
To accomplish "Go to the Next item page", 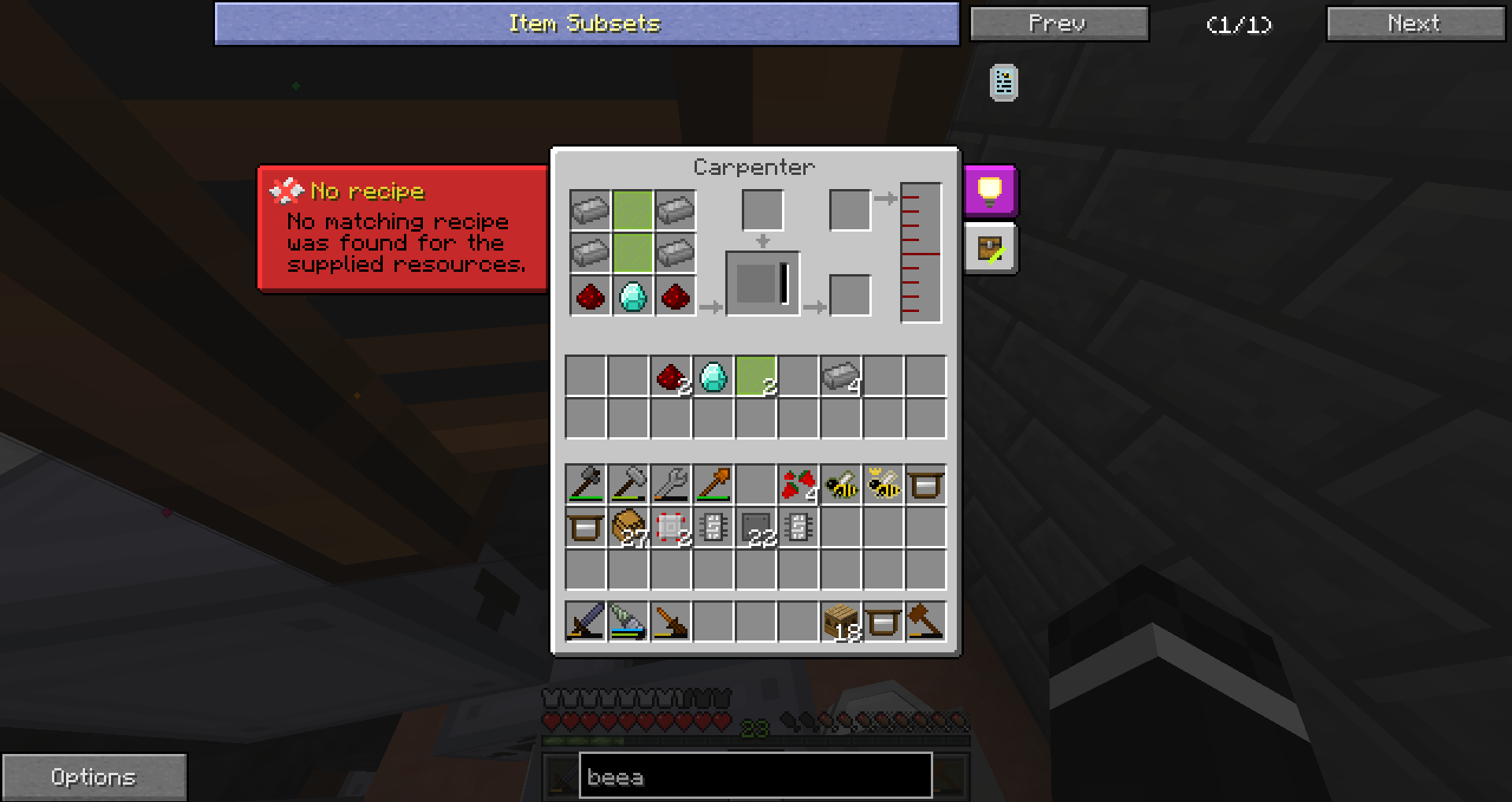I will [x=1414, y=24].
